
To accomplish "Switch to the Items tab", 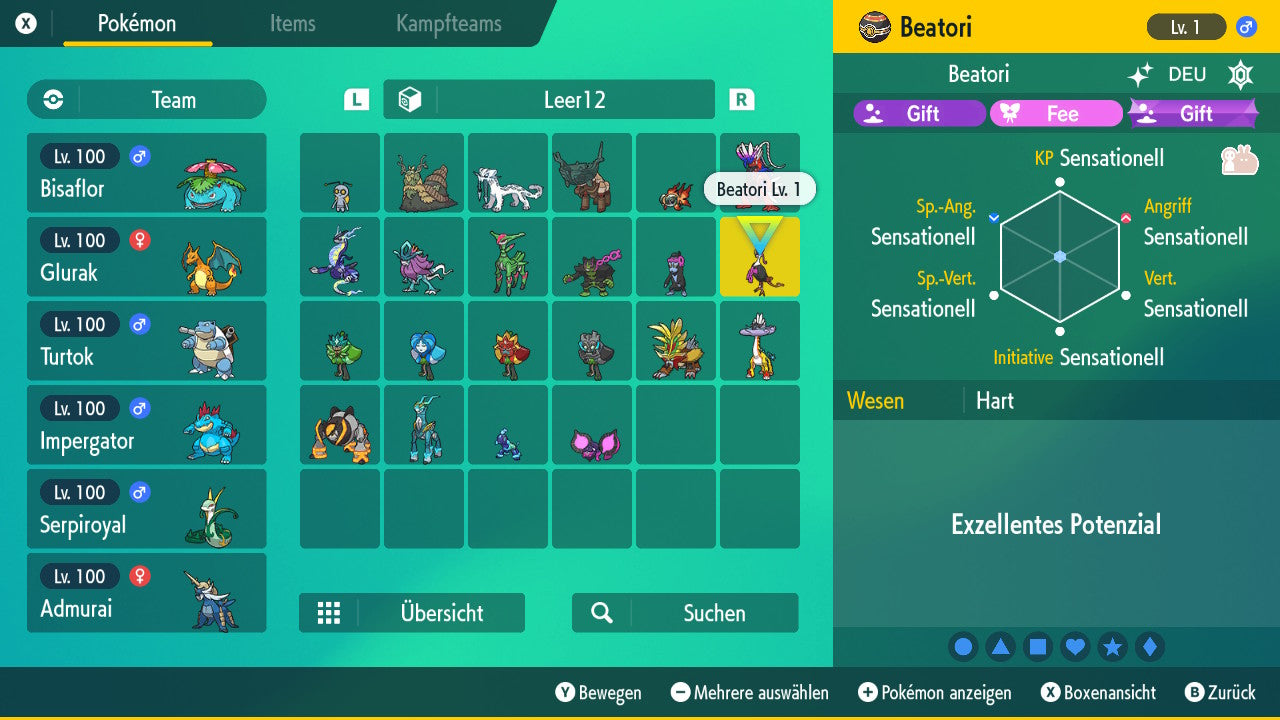I will [292, 24].
